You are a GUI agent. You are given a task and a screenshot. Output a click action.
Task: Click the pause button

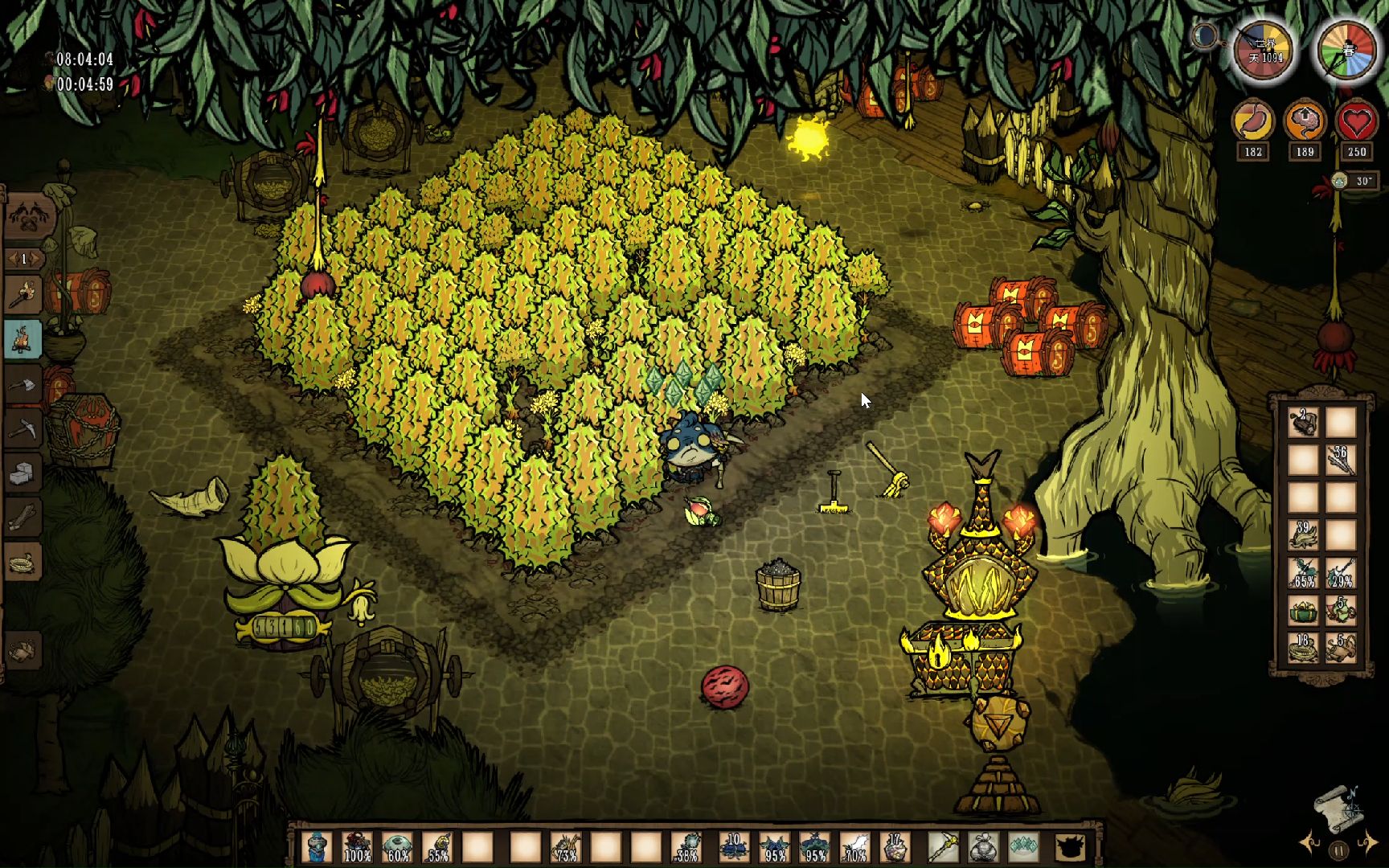[1338, 850]
